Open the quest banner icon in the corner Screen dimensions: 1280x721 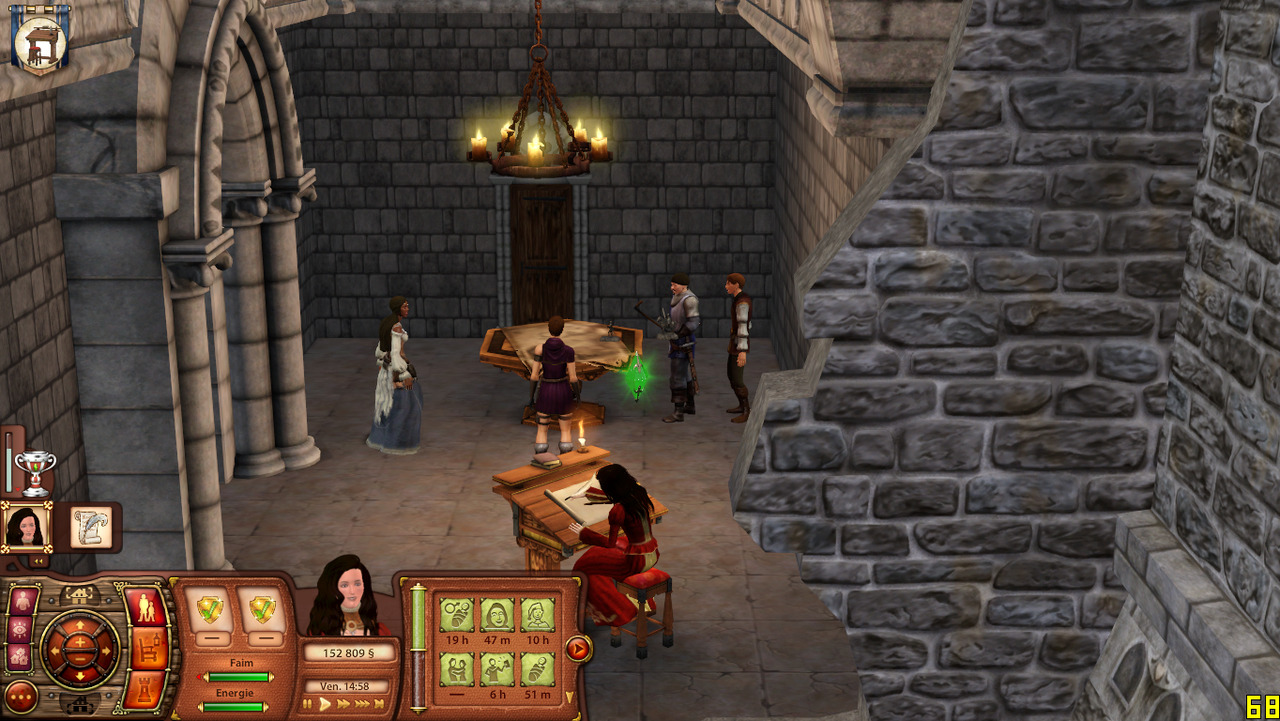tap(40, 40)
